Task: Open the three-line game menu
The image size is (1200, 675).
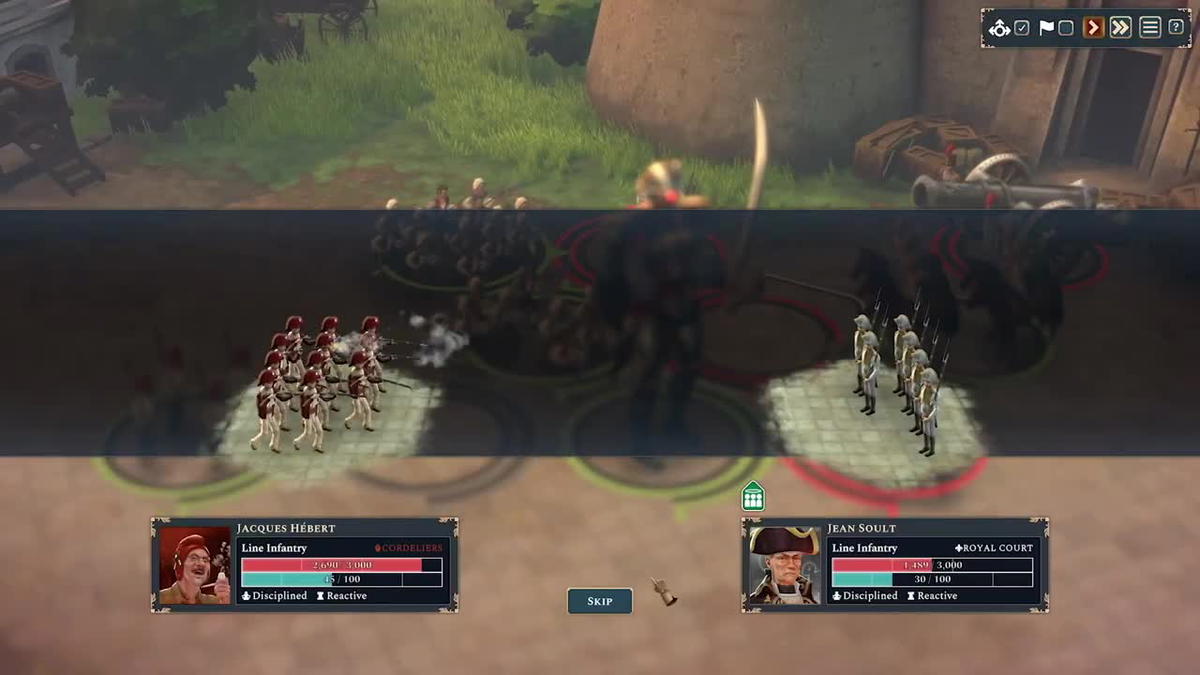Action: [1150, 28]
